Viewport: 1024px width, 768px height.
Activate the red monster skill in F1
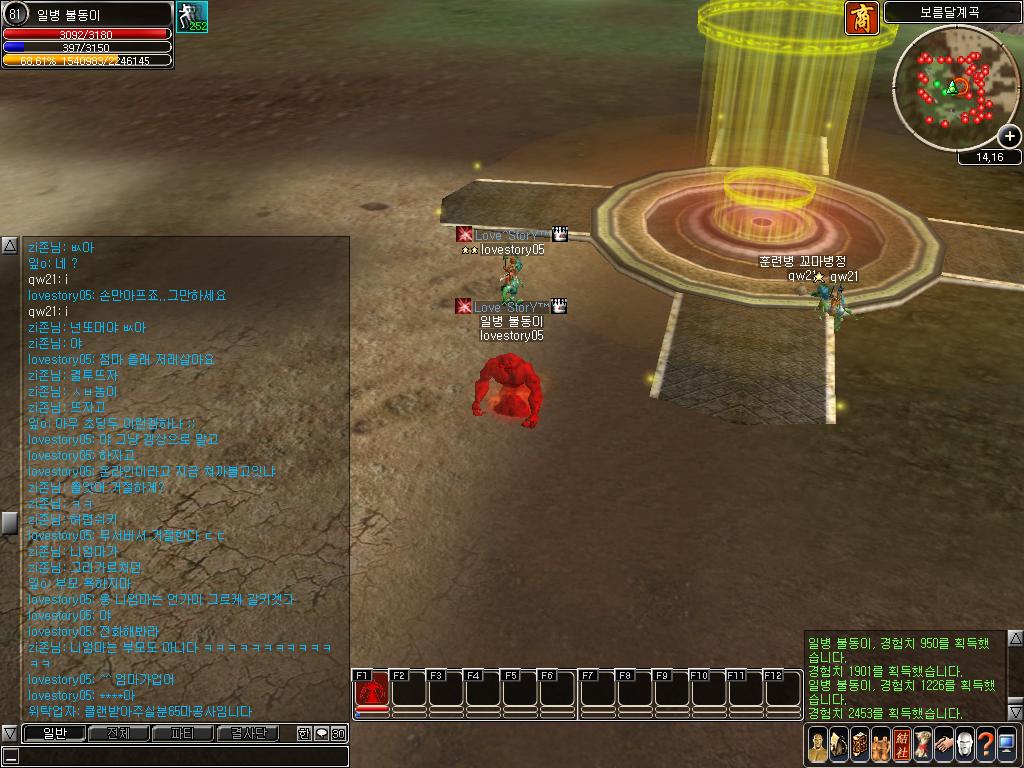[x=371, y=690]
